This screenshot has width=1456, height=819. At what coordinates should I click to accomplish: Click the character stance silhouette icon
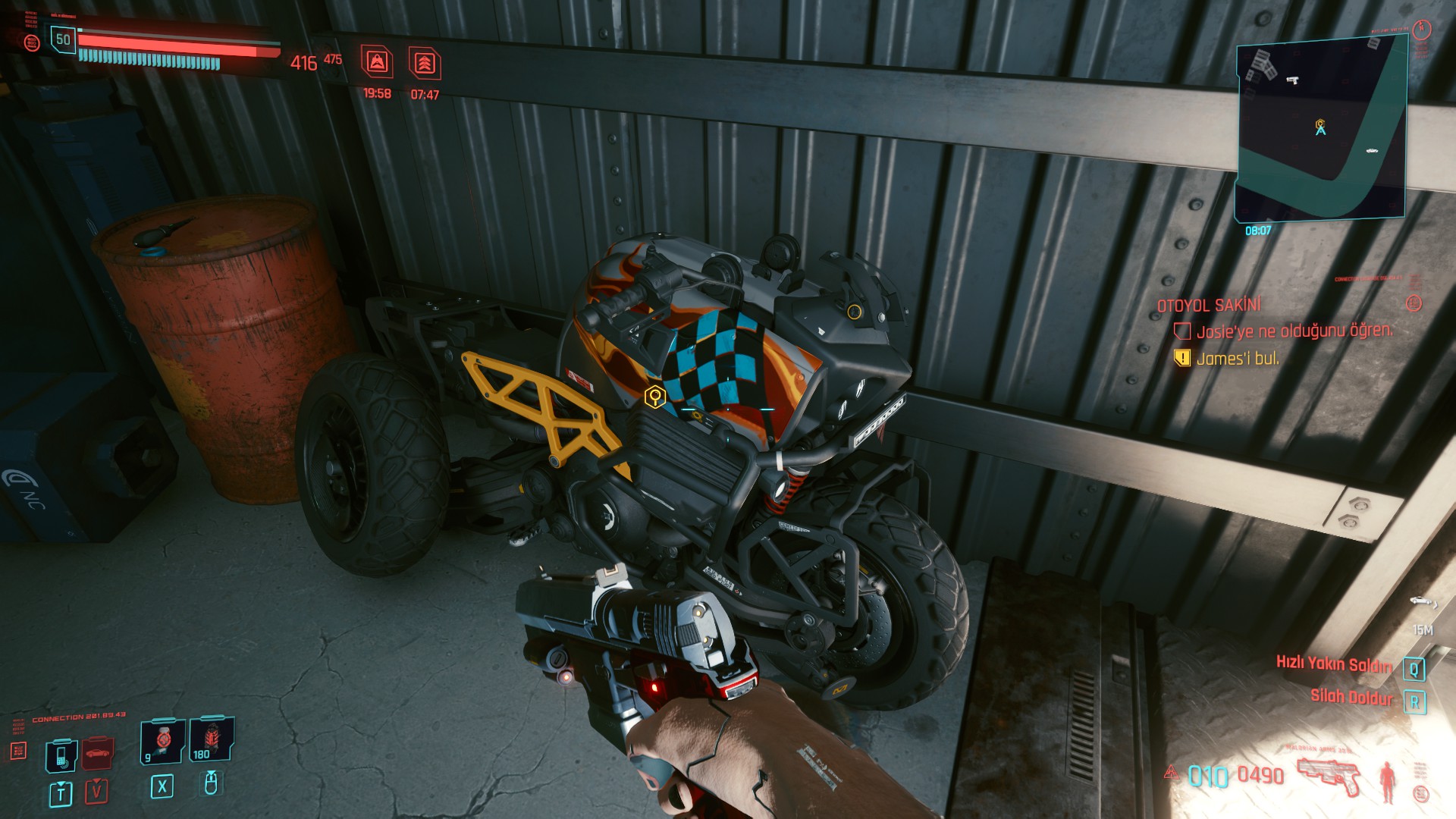coord(1389,783)
